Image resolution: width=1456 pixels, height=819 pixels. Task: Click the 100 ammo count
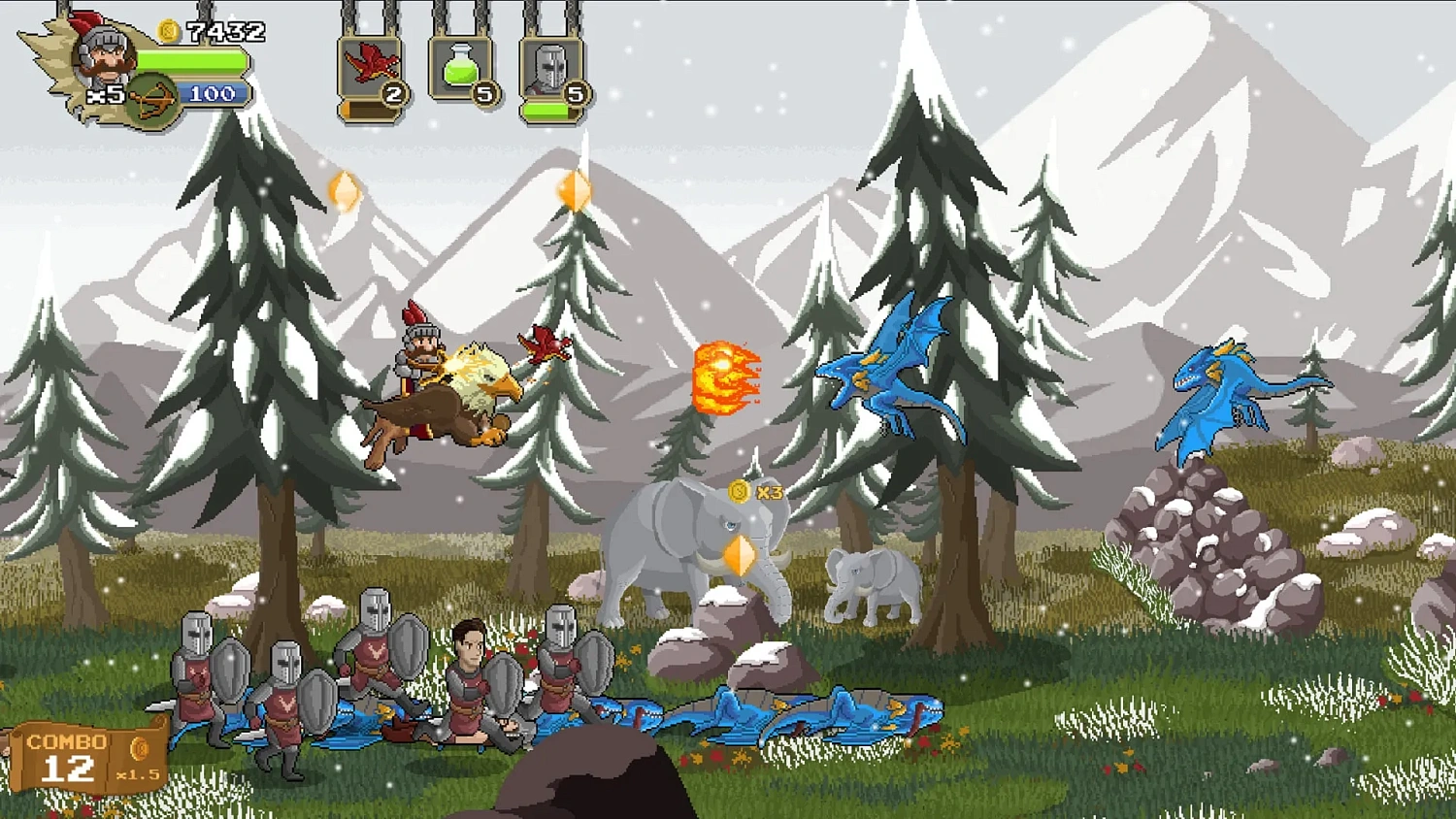[x=211, y=94]
